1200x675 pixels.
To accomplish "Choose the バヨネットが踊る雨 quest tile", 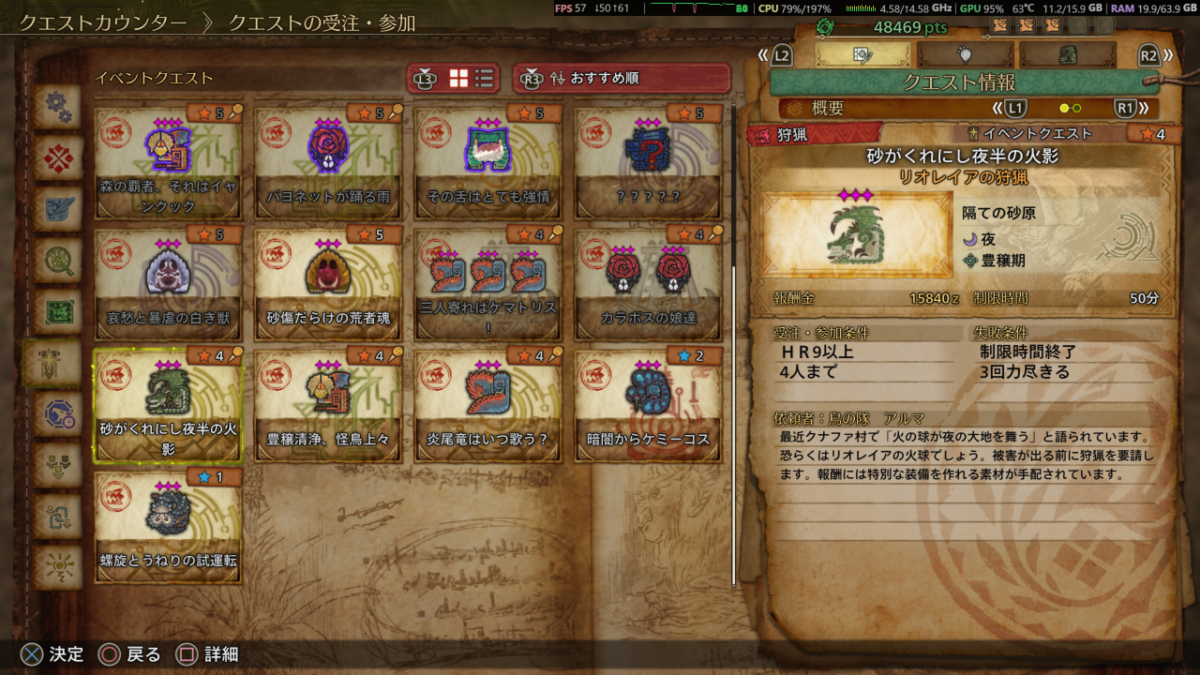I will 328,161.
